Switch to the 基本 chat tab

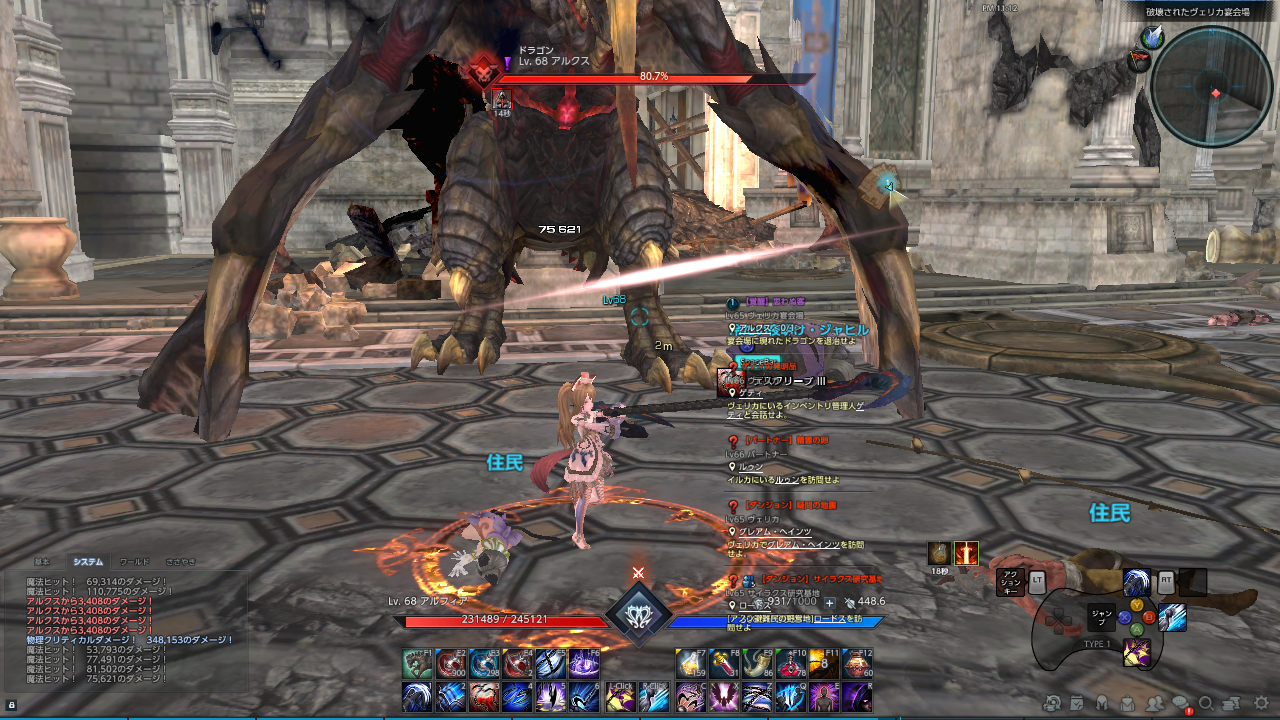(x=43, y=560)
